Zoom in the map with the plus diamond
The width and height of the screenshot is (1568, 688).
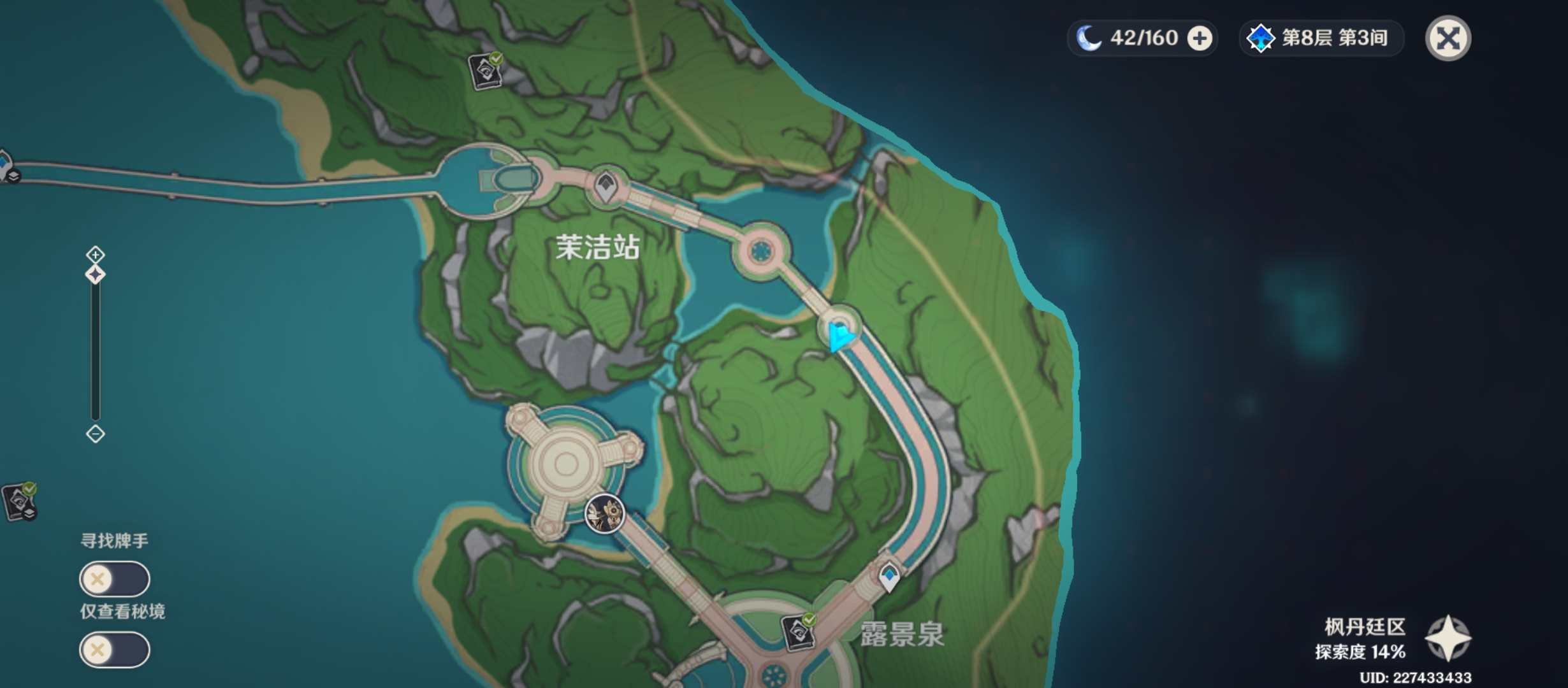[x=96, y=255]
